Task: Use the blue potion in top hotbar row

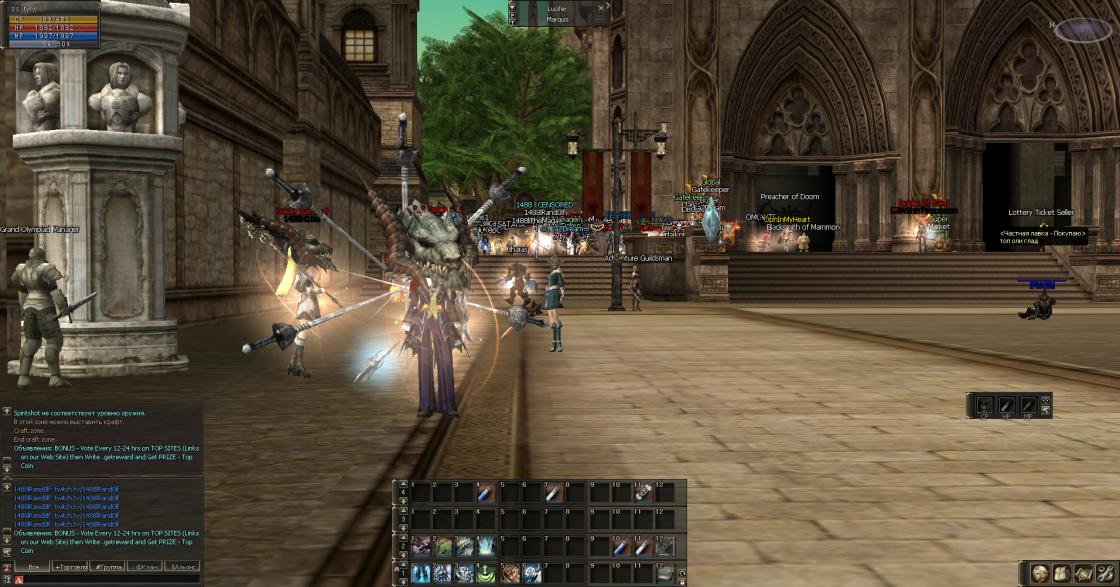Action: tap(487, 492)
